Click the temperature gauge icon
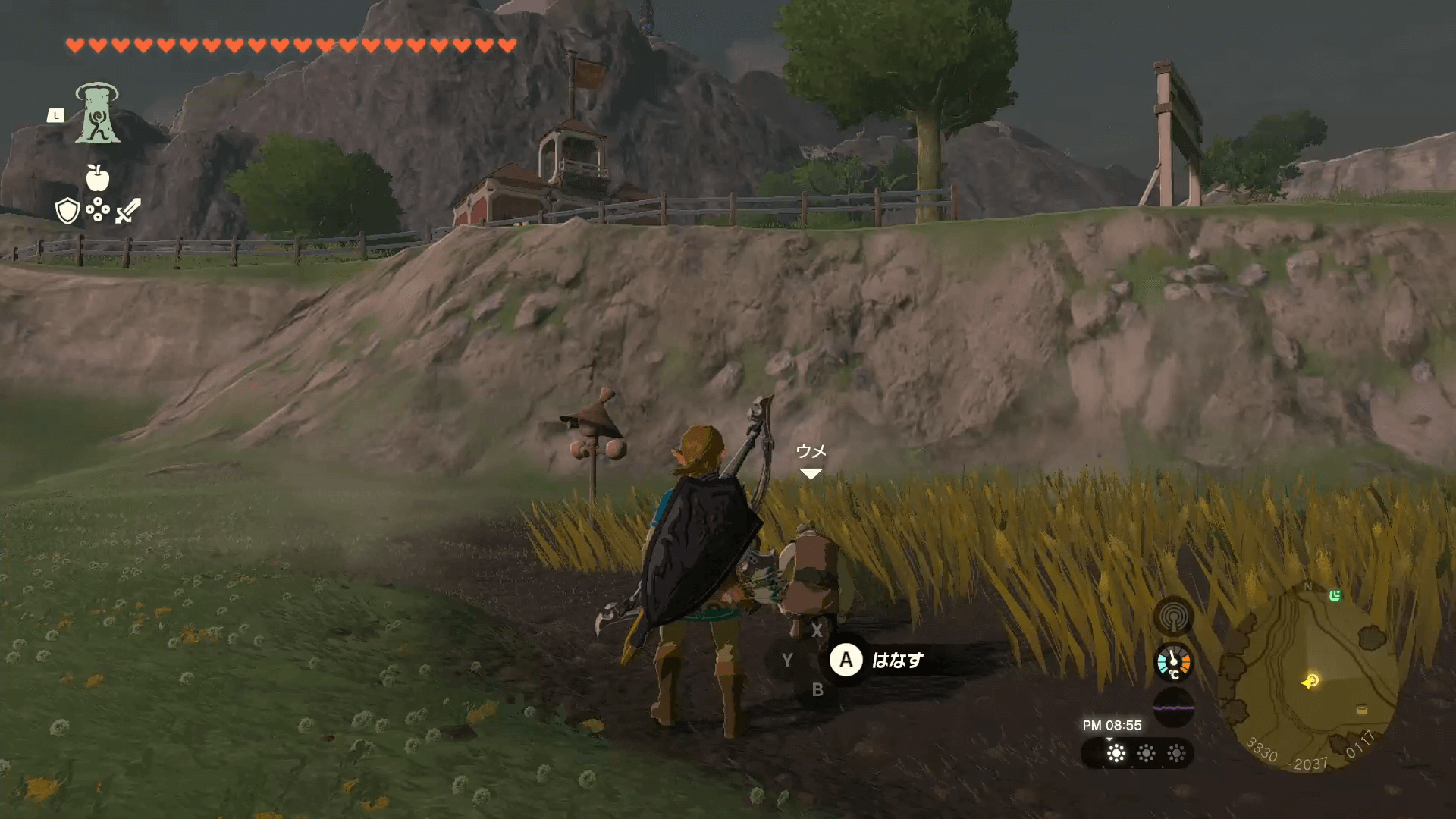1456x819 pixels. coord(1173,663)
